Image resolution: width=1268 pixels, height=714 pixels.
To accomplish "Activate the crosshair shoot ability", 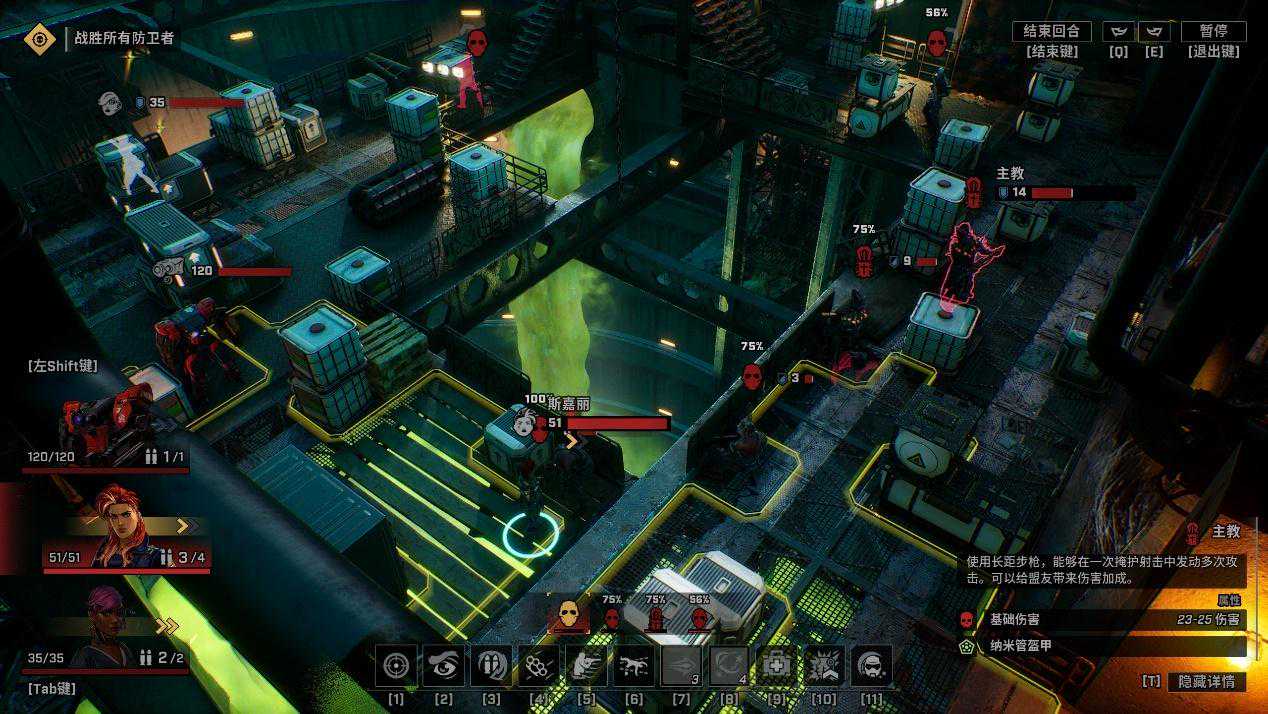I will 396,665.
